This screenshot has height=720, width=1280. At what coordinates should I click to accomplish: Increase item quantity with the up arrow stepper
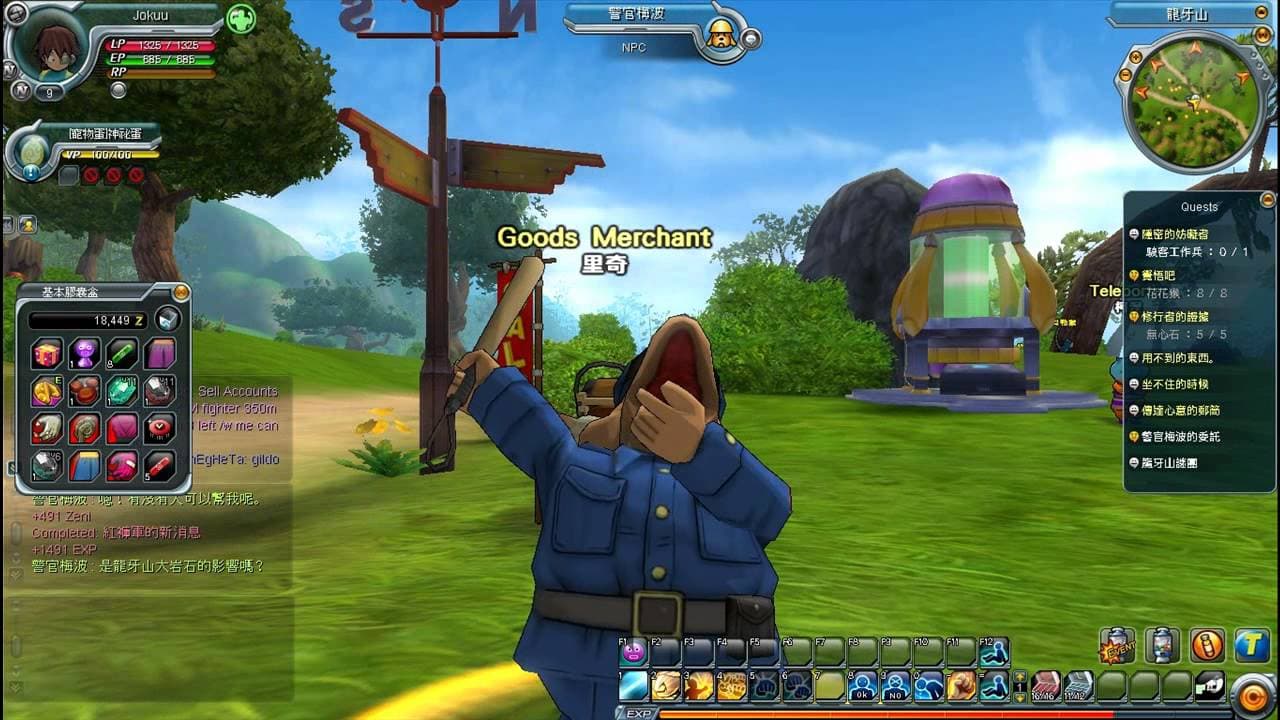click(x=1019, y=677)
